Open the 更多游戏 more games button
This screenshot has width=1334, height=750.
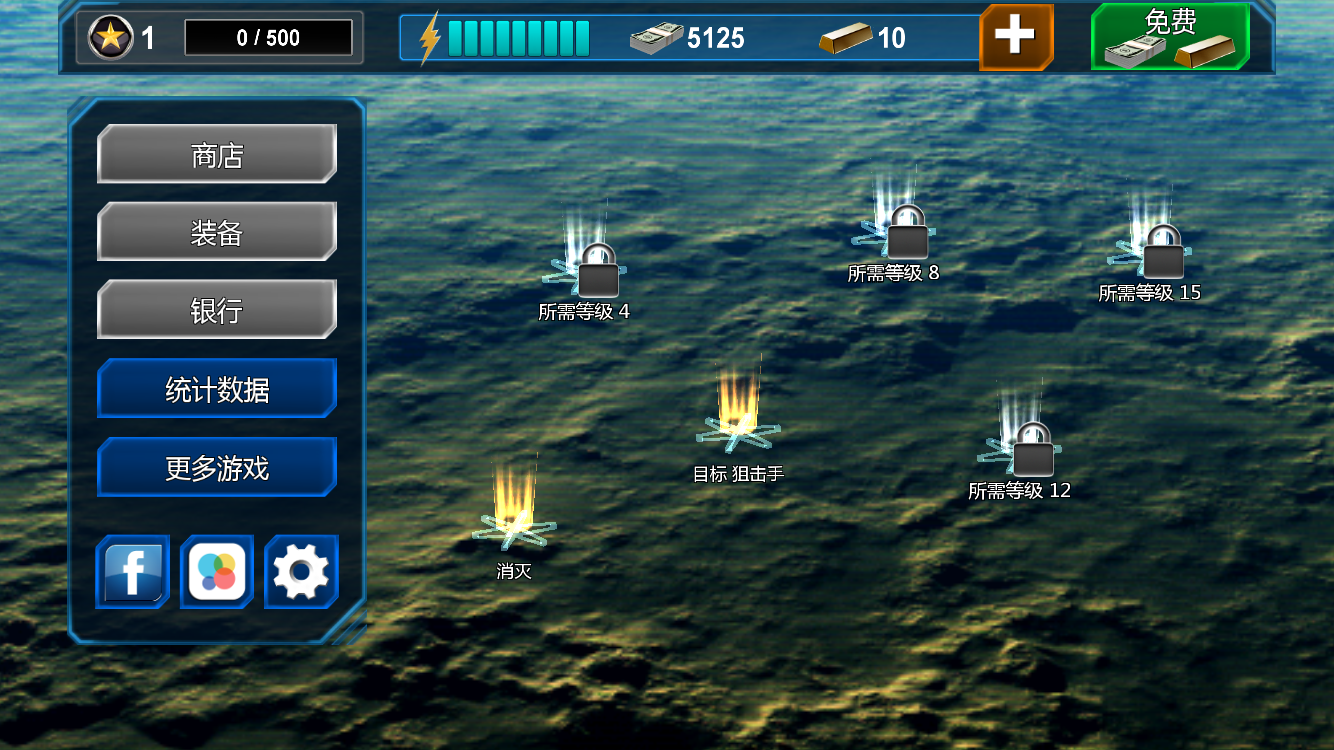(x=216, y=467)
